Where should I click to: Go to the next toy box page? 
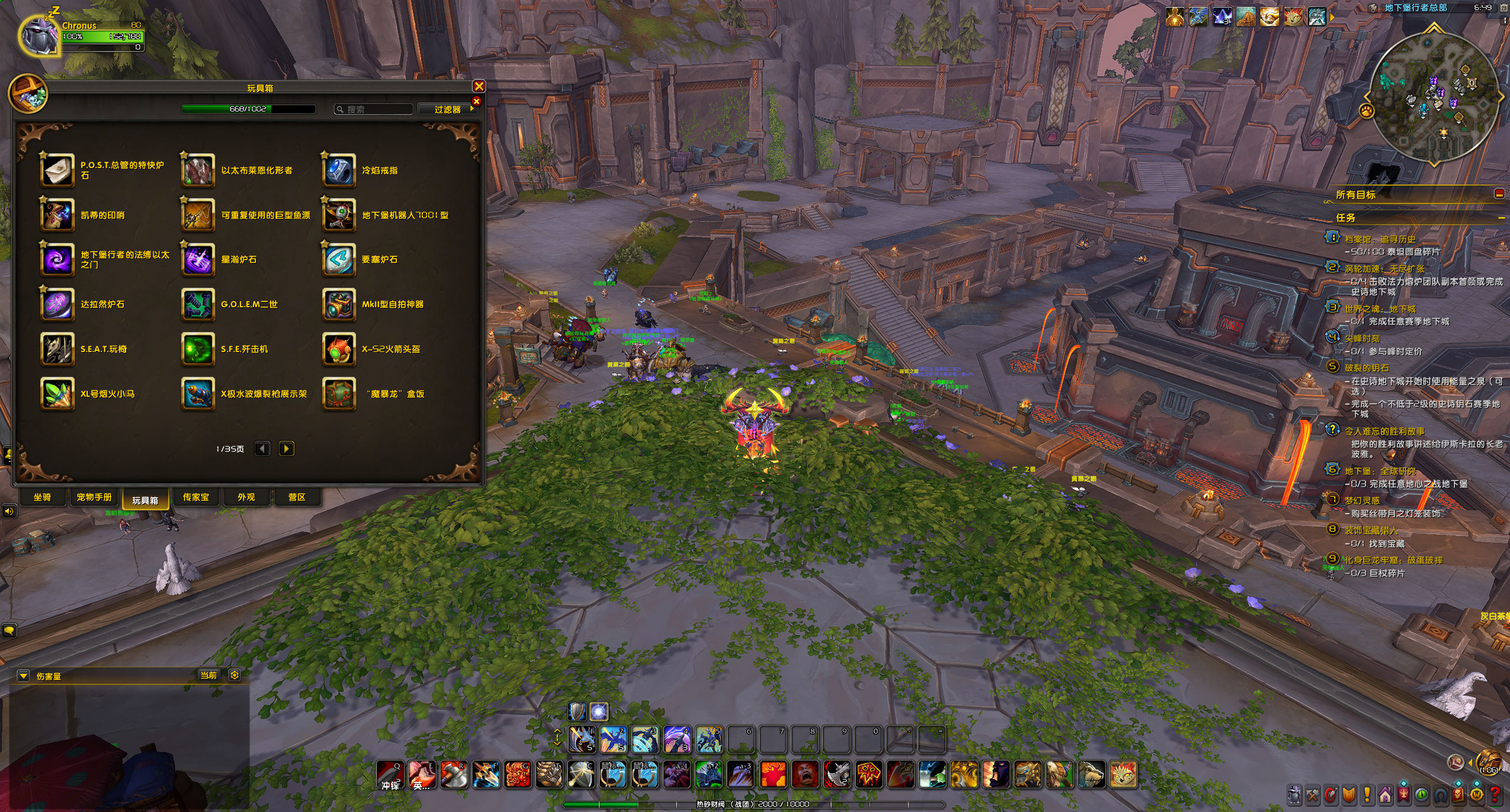(286, 449)
